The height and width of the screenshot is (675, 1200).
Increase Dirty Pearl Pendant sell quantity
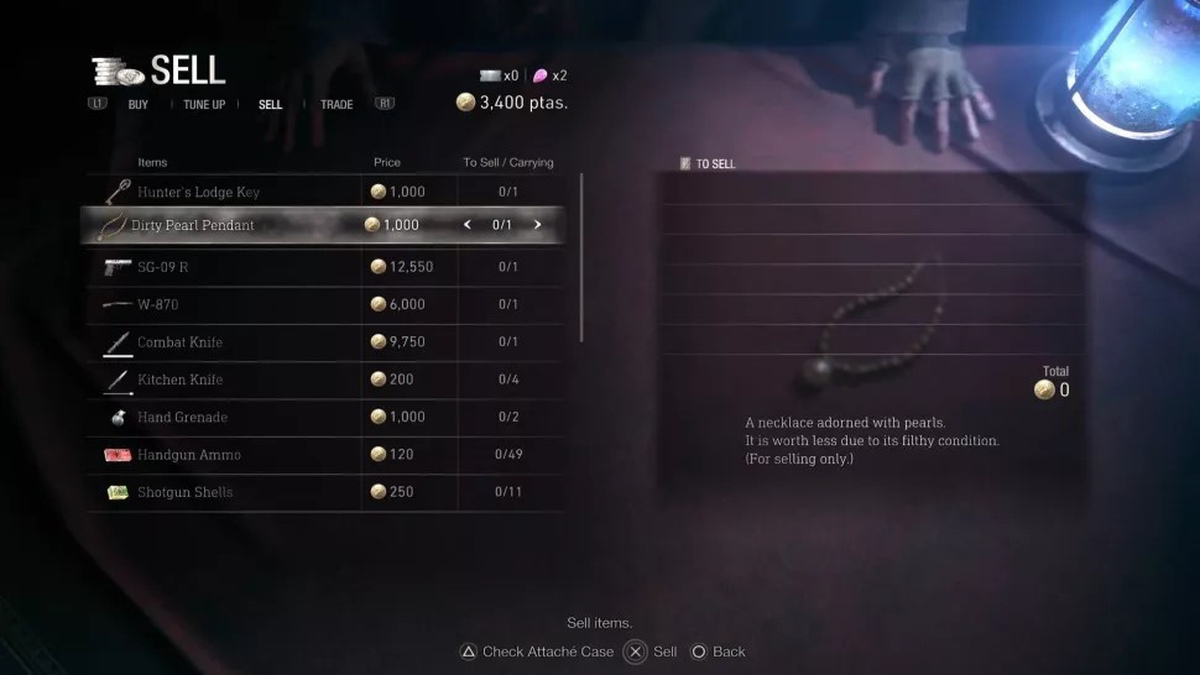537,225
